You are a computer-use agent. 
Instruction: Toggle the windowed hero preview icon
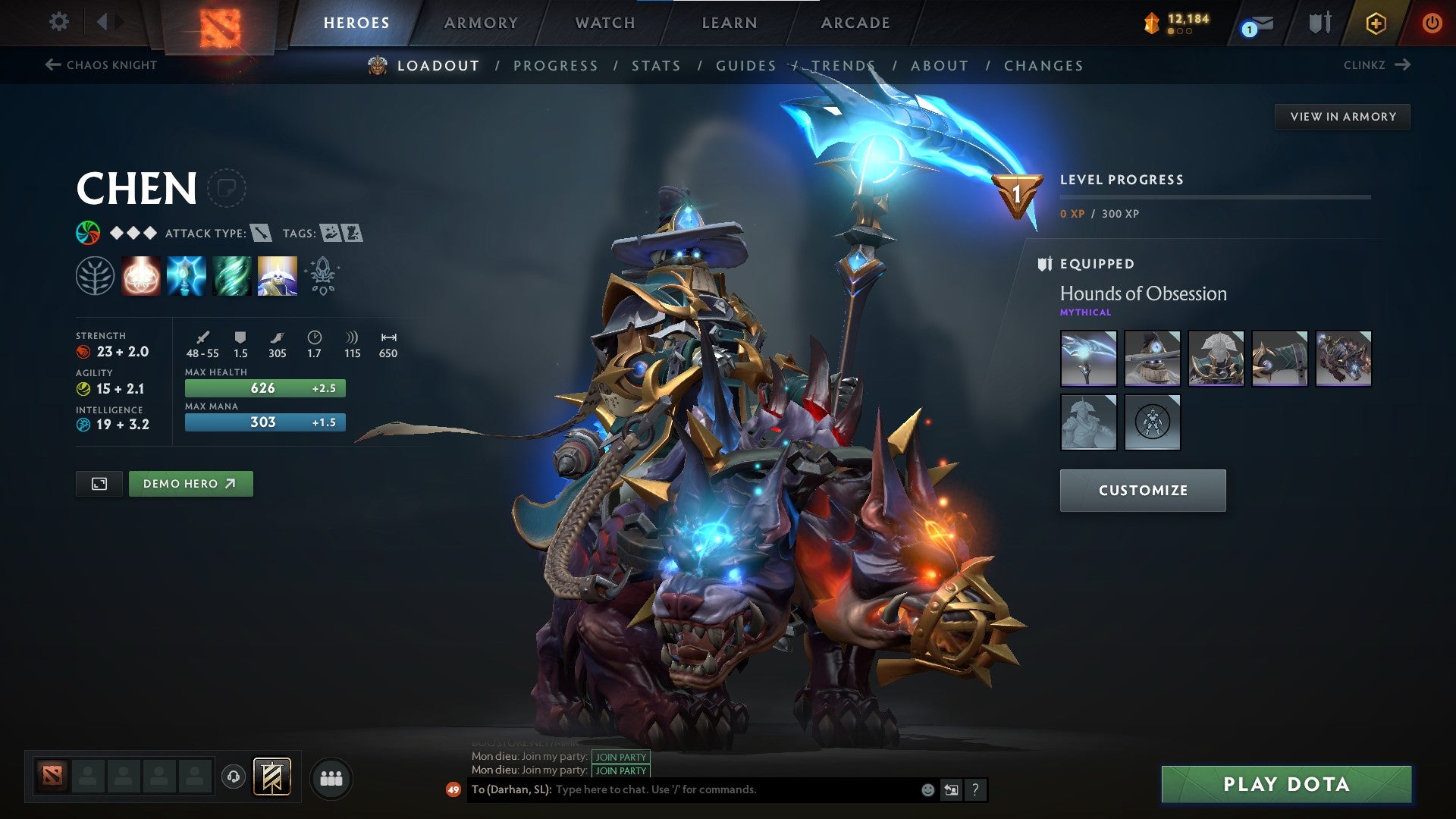tap(99, 483)
